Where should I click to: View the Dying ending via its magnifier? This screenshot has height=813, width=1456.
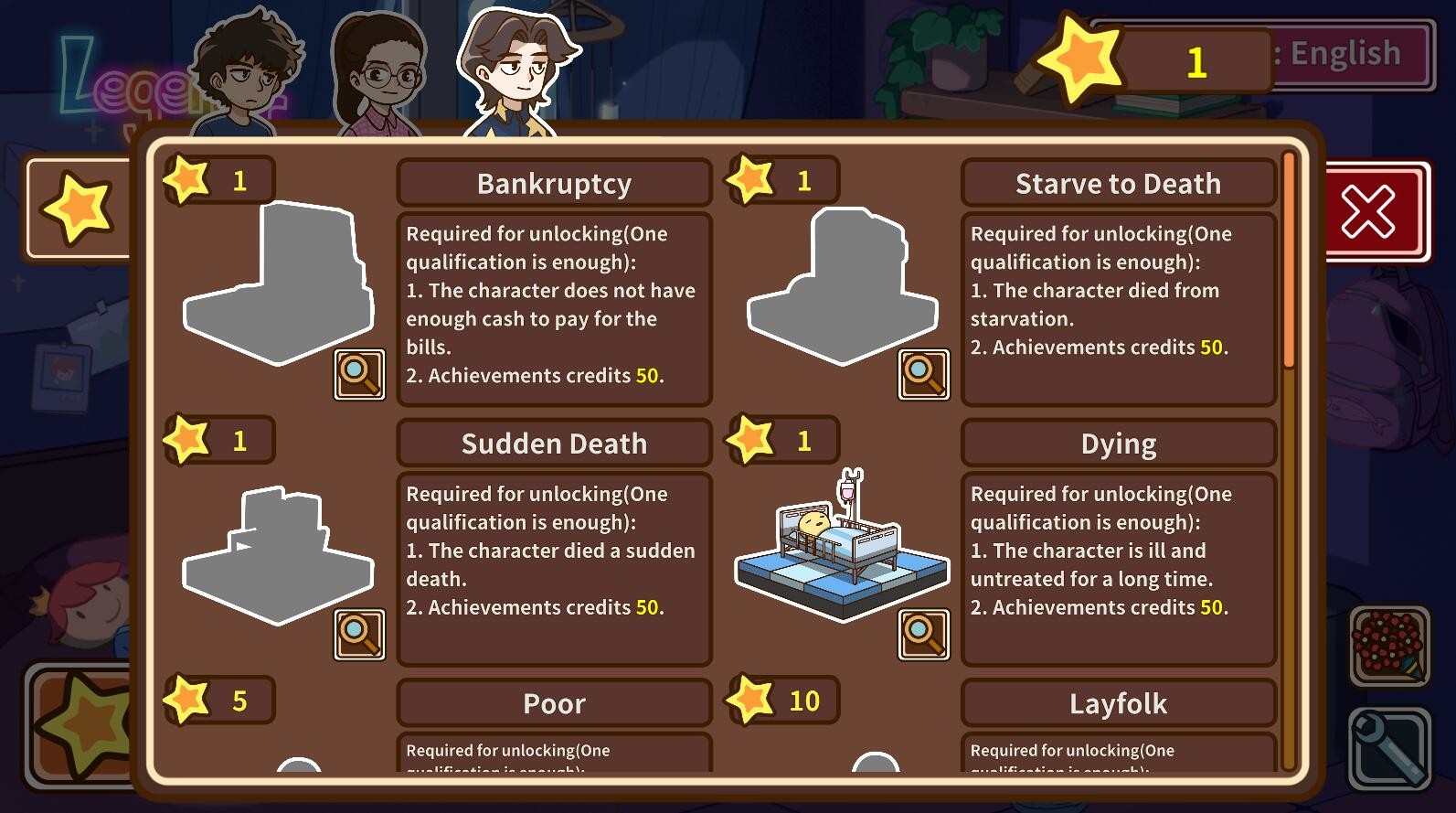[x=923, y=634]
